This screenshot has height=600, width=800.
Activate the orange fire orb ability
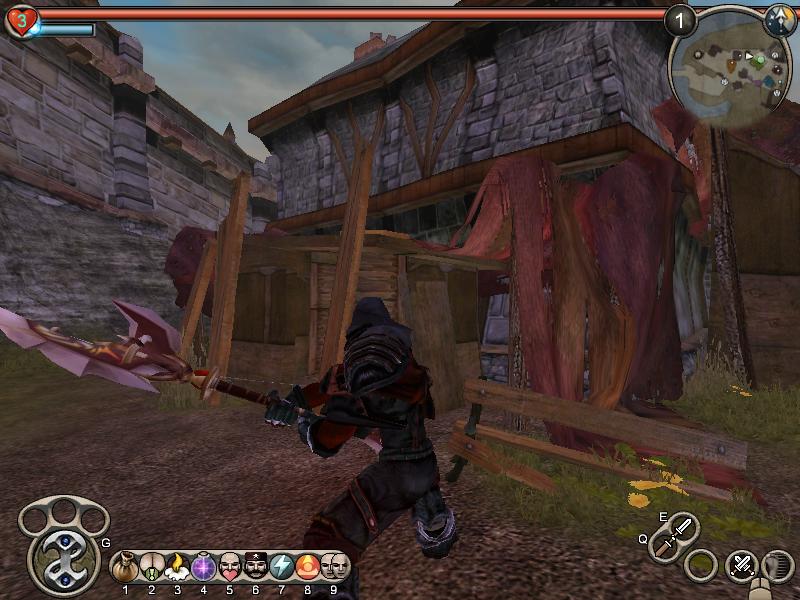point(308,566)
